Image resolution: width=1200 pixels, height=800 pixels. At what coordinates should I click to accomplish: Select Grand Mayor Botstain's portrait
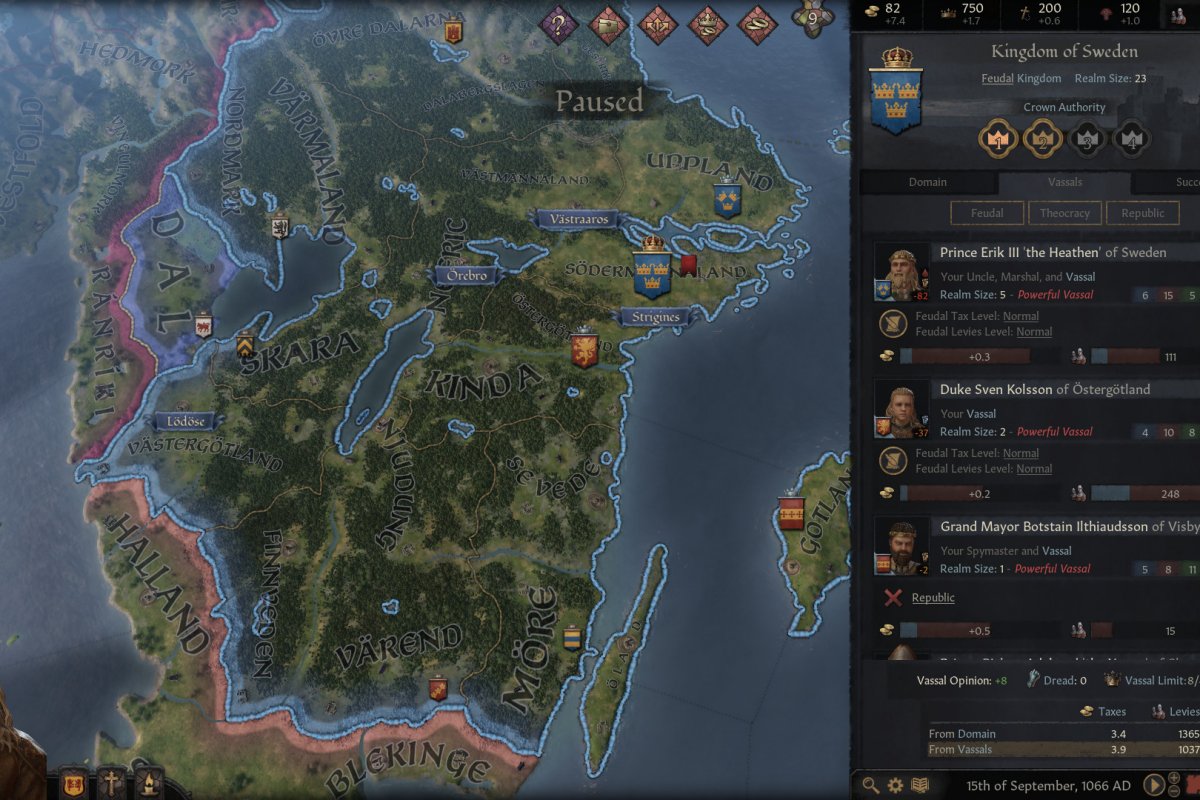tap(902, 546)
